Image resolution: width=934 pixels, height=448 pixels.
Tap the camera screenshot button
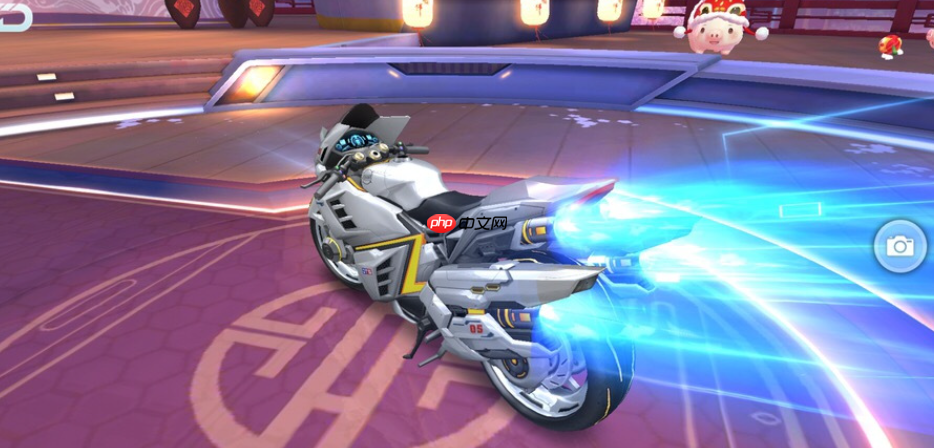pyautogui.click(x=900, y=246)
